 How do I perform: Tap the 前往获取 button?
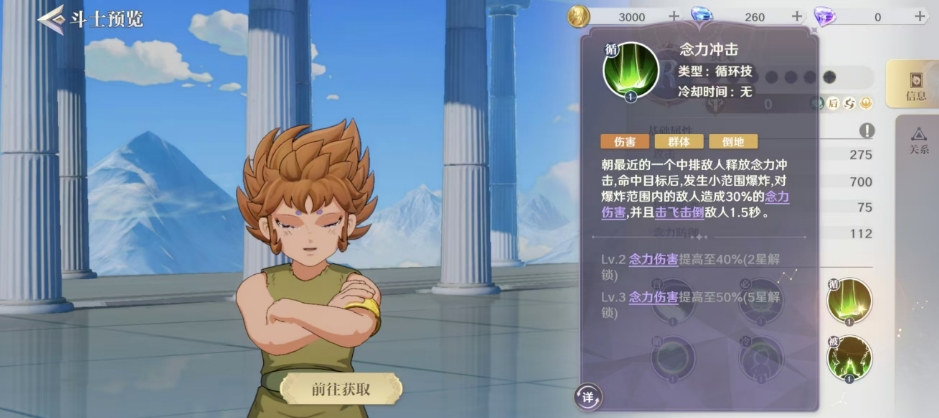tap(341, 389)
